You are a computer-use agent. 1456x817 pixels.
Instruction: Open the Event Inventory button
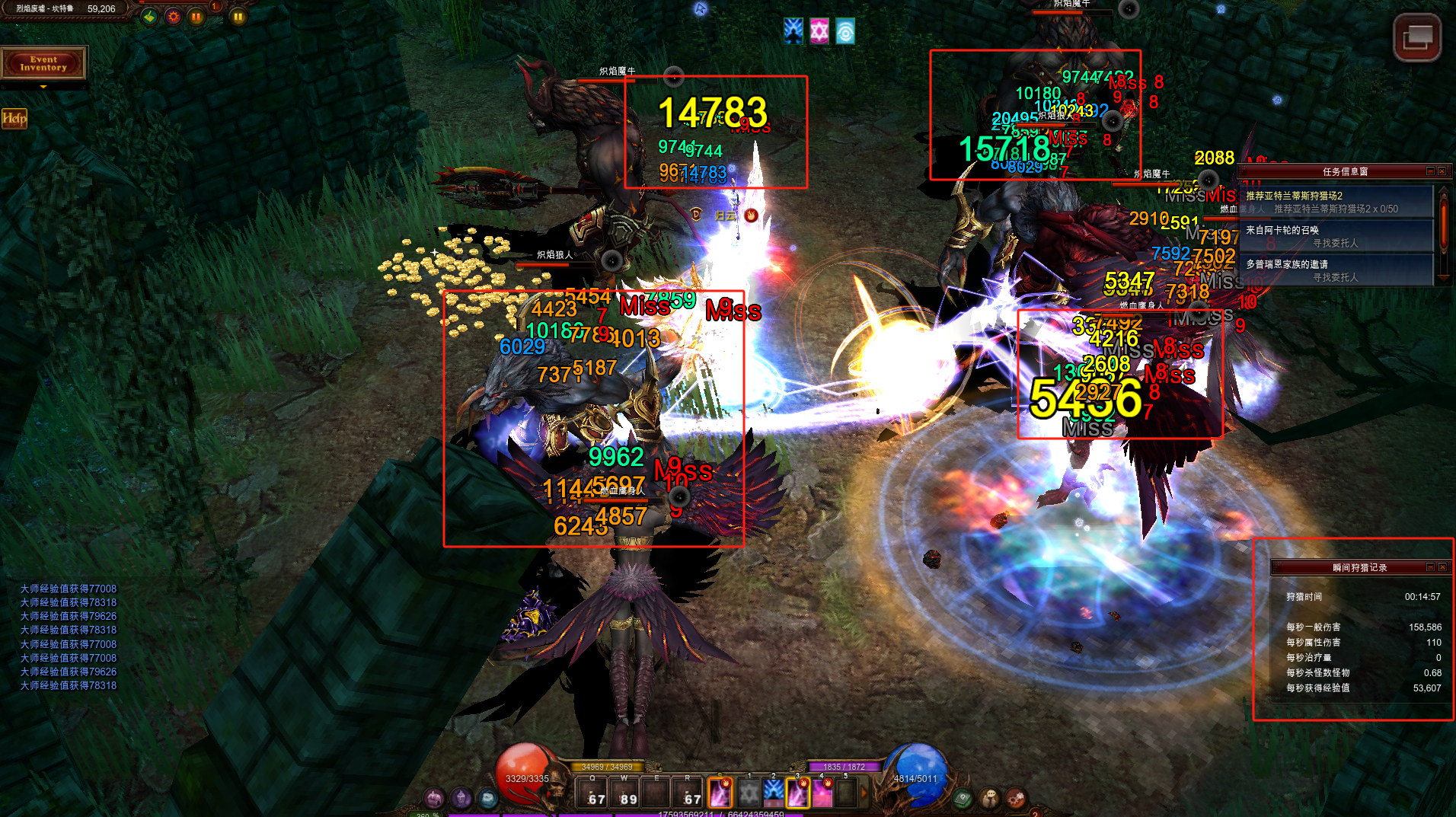[43, 63]
